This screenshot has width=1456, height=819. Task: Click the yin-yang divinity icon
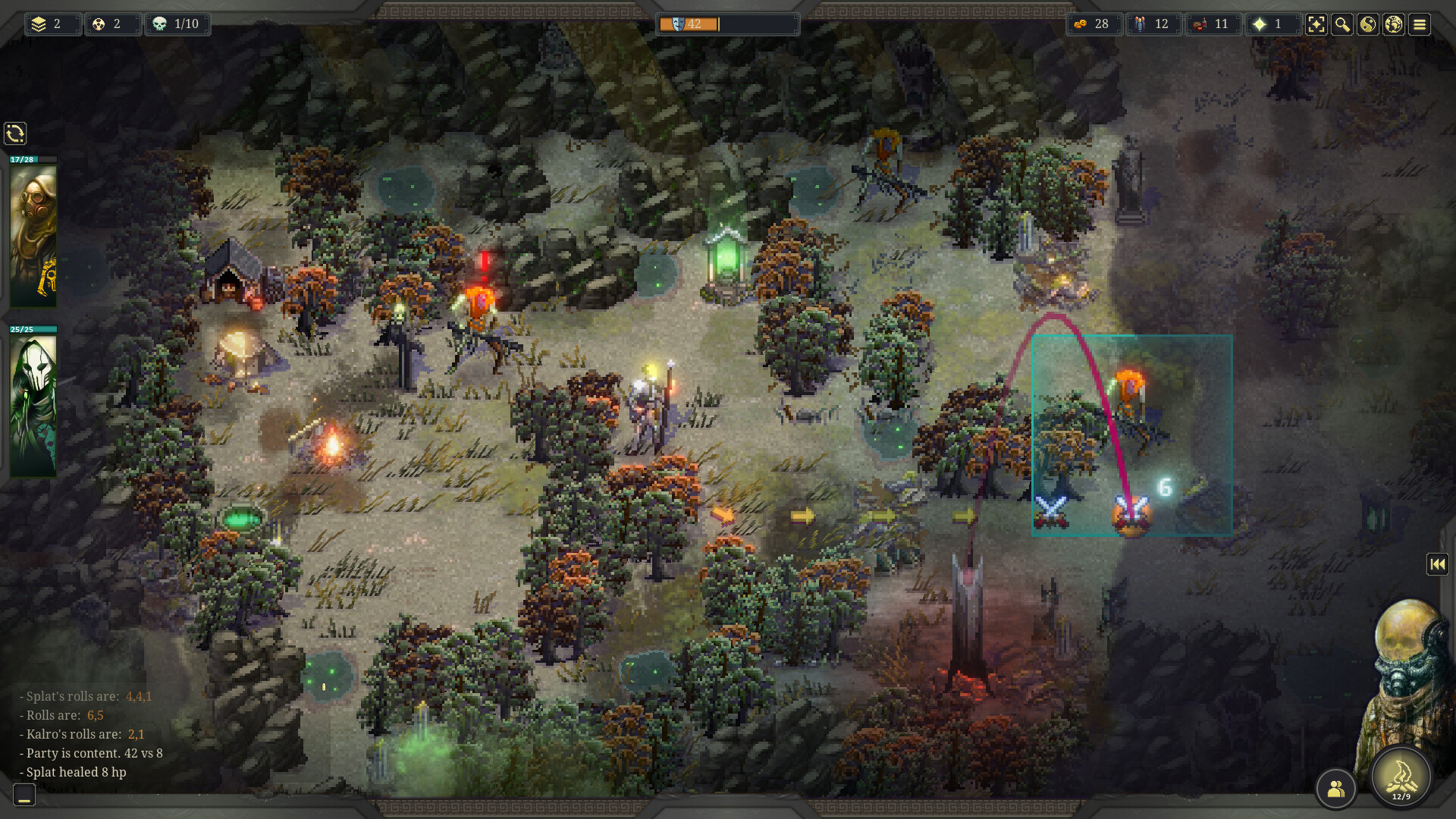1367,25
